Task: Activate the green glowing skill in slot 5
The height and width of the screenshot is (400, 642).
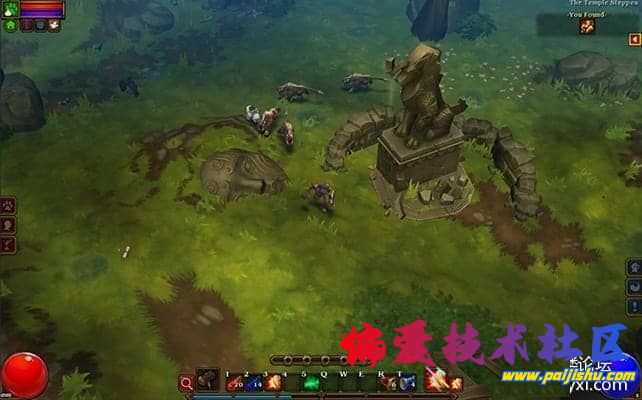Action: [x=311, y=382]
